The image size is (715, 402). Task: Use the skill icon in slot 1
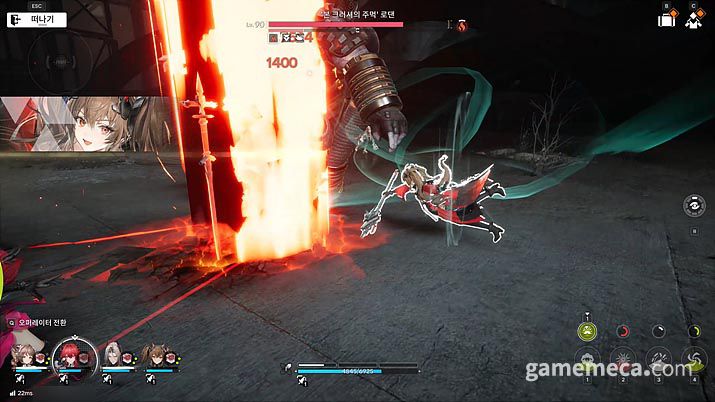pyautogui.click(x=589, y=361)
